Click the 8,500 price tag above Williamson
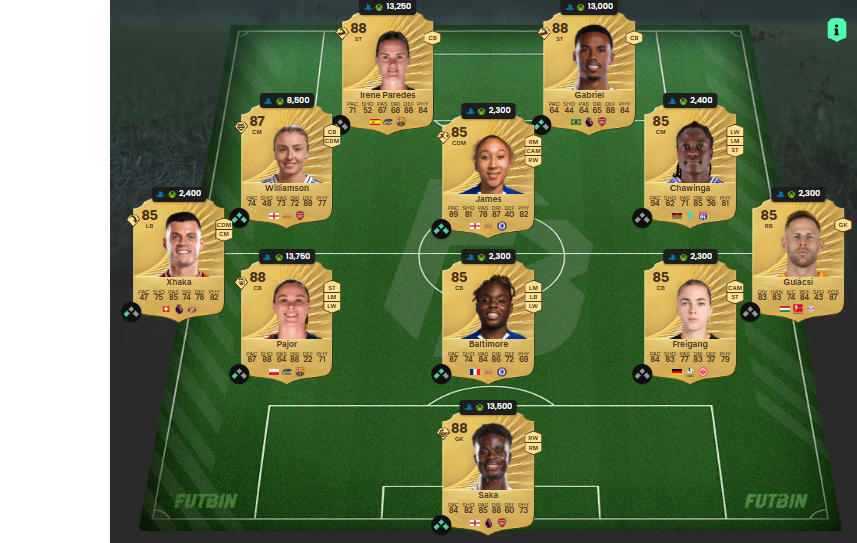The image size is (857, 543). pos(287,100)
